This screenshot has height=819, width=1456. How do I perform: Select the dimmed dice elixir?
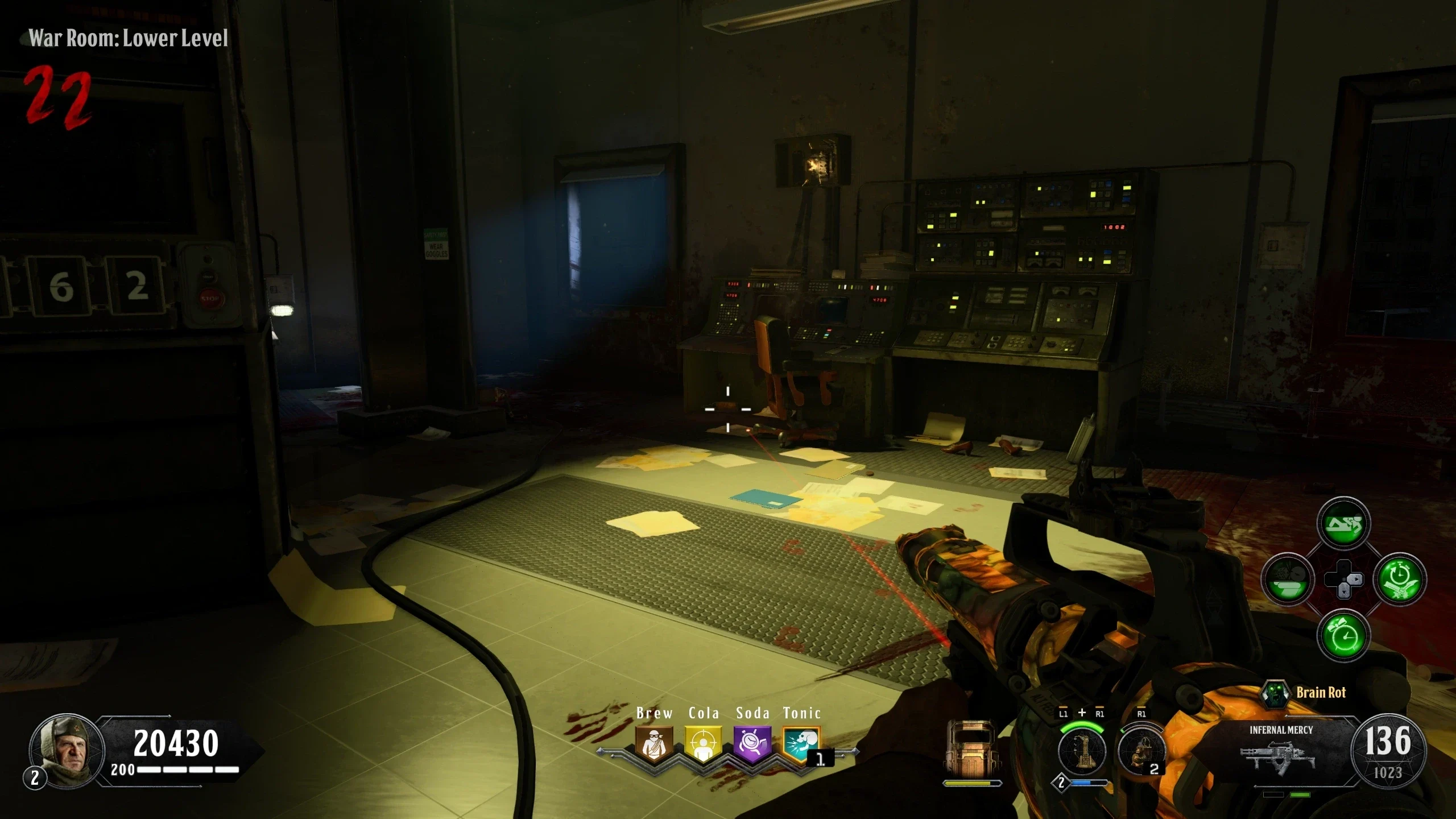pos(1288,580)
